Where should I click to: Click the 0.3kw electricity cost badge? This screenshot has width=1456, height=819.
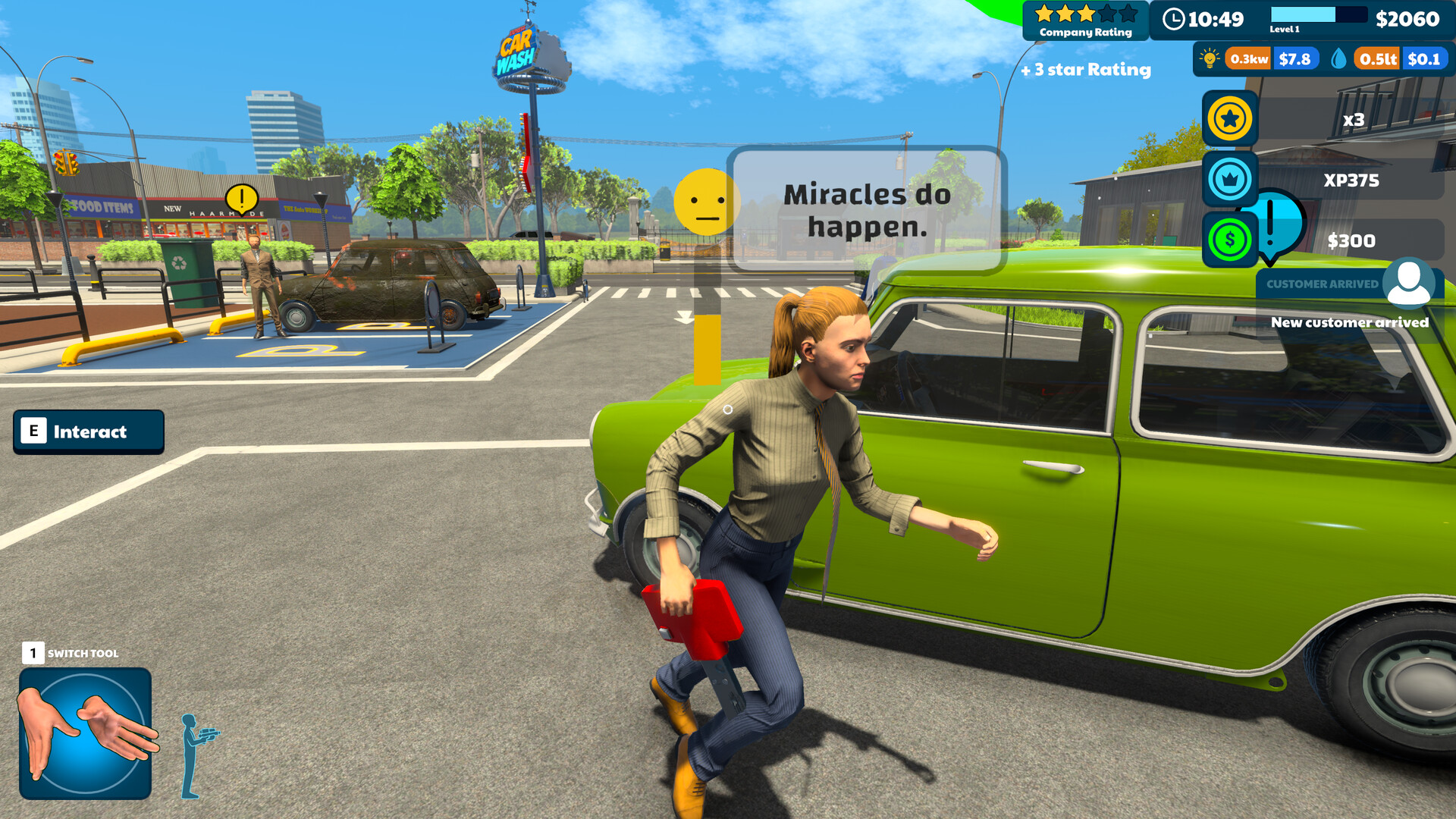pos(1250,58)
